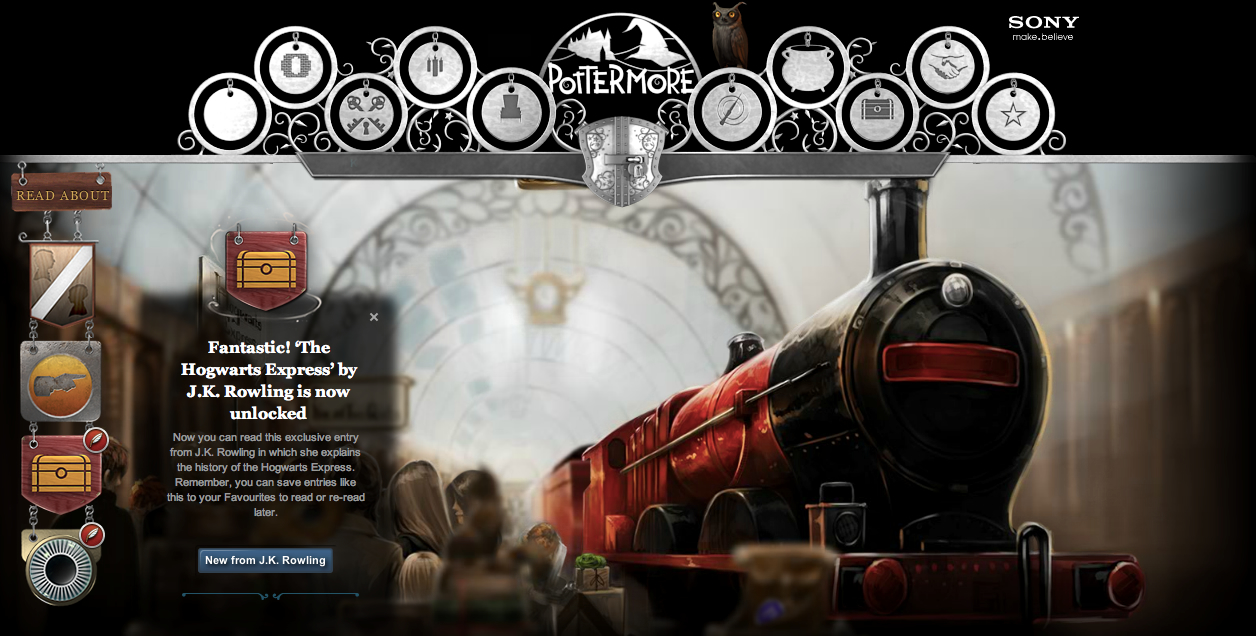
Task: Open the star favourites medallion
Action: [1013, 113]
